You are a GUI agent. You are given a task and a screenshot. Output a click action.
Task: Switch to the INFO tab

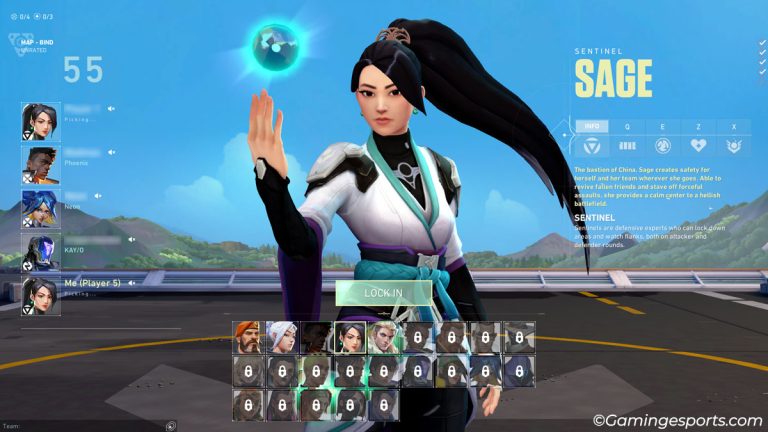[x=592, y=127]
